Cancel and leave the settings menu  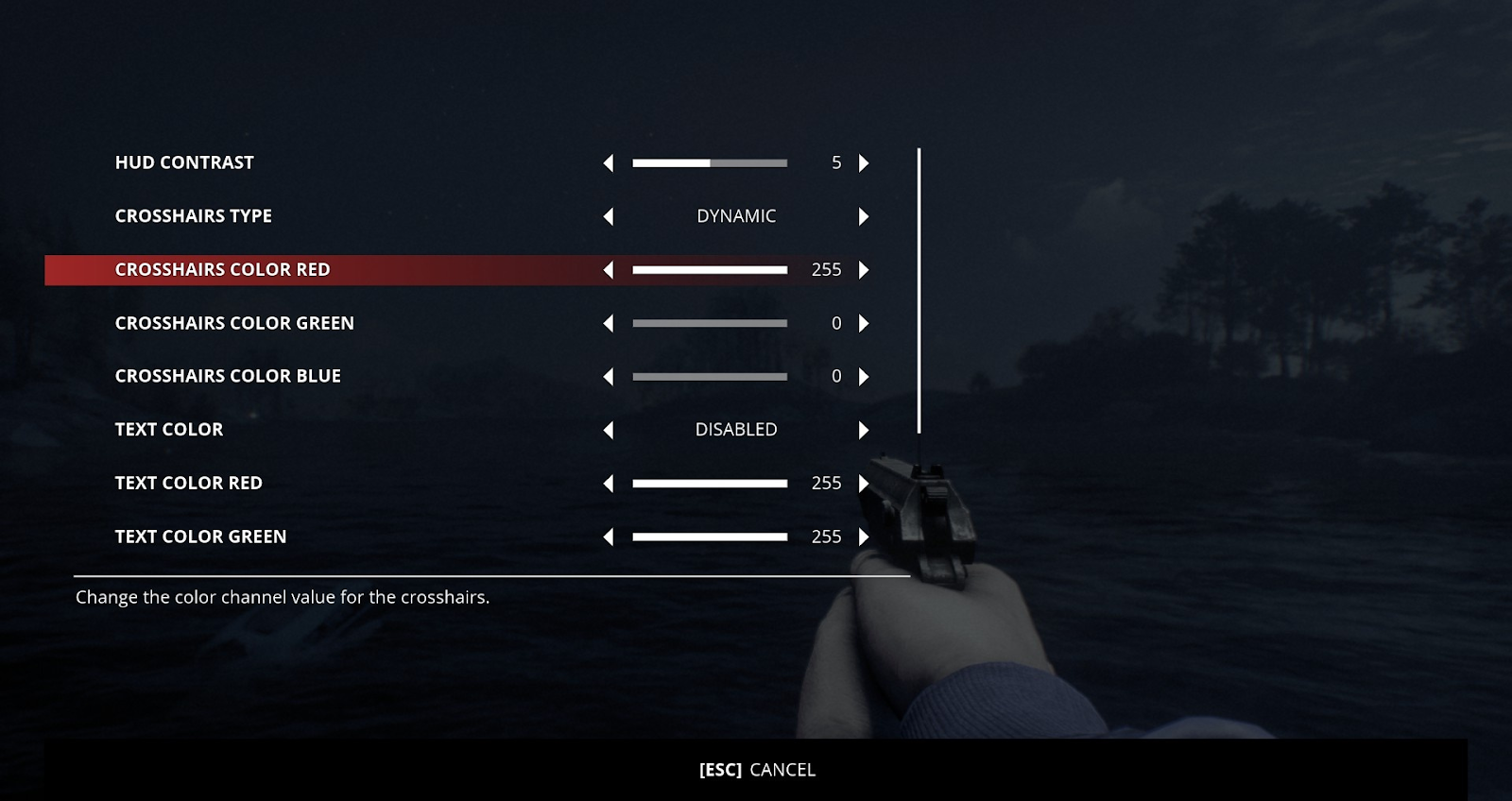(757, 770)
